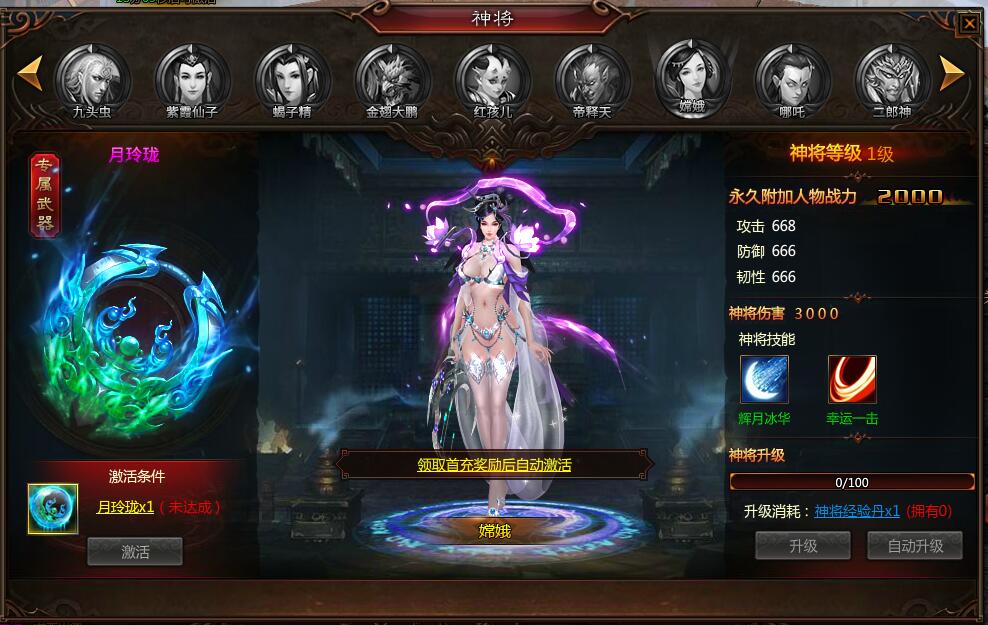This screenshot has width=988, height=625.
Task: Select the 九头虫 hero portrait
Action: (92, 76)
